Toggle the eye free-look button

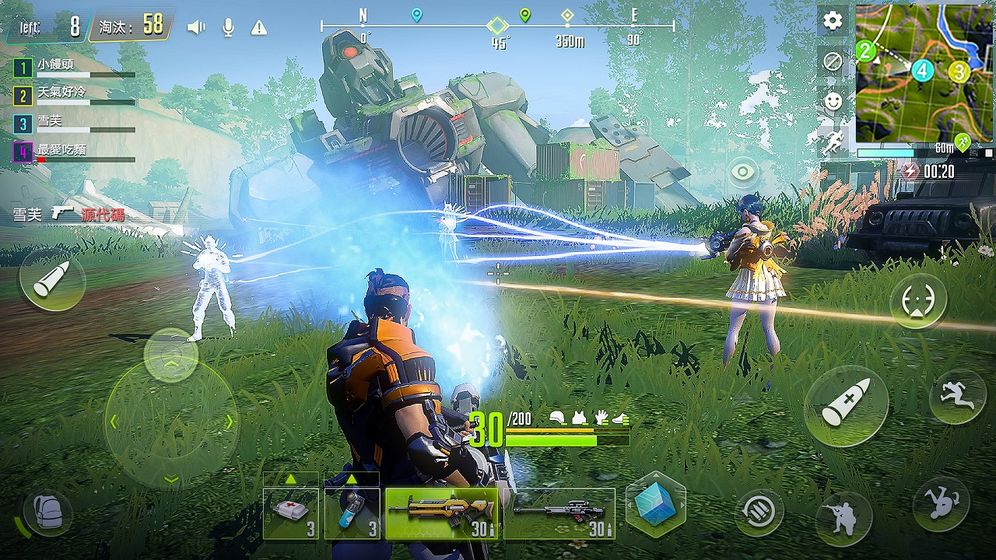[742, 172]
